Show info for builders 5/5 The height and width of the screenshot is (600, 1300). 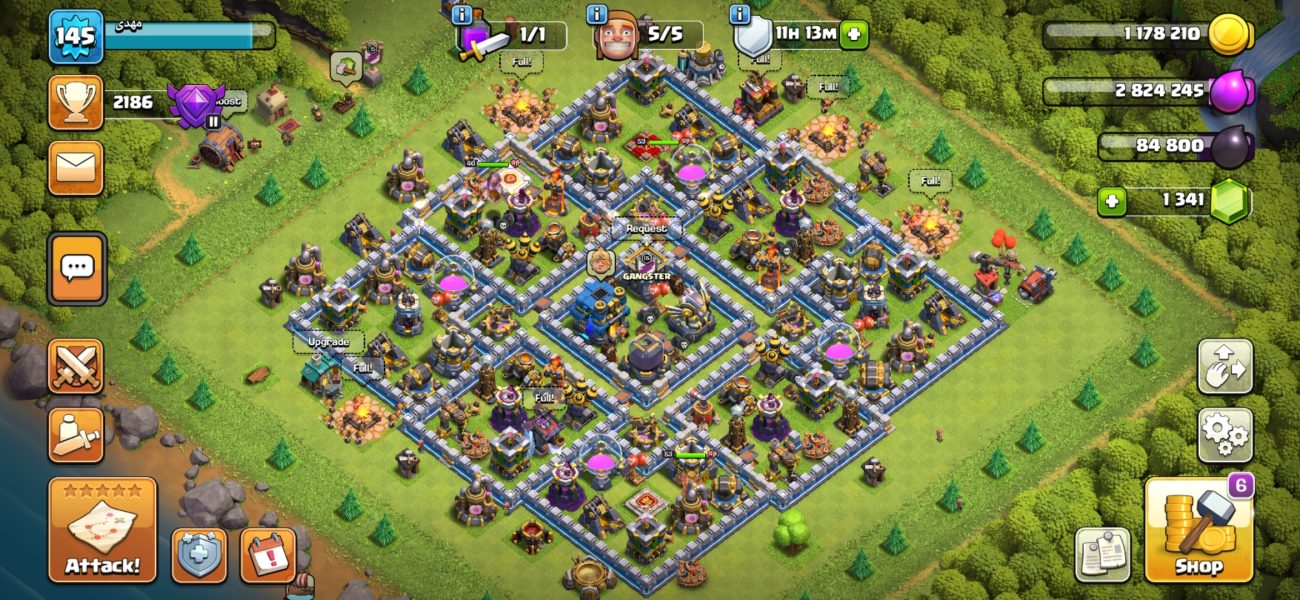pyautogui.click(x=598, y=15)
